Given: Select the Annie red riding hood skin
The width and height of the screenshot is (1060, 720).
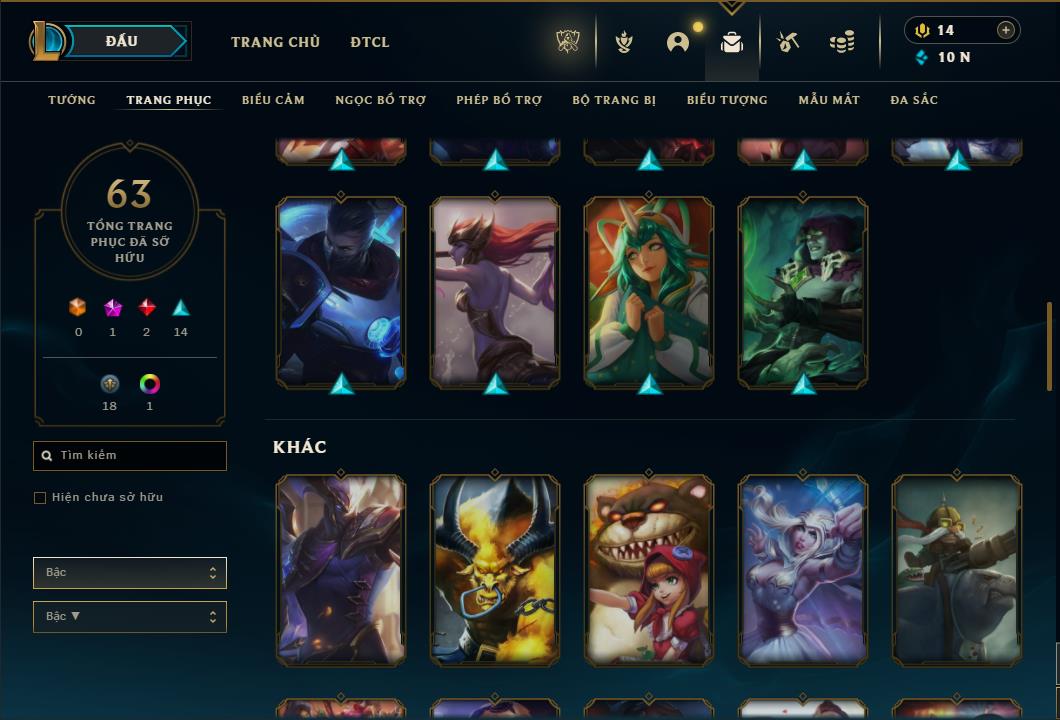Looking at the screenshot, I should [649, 570].
